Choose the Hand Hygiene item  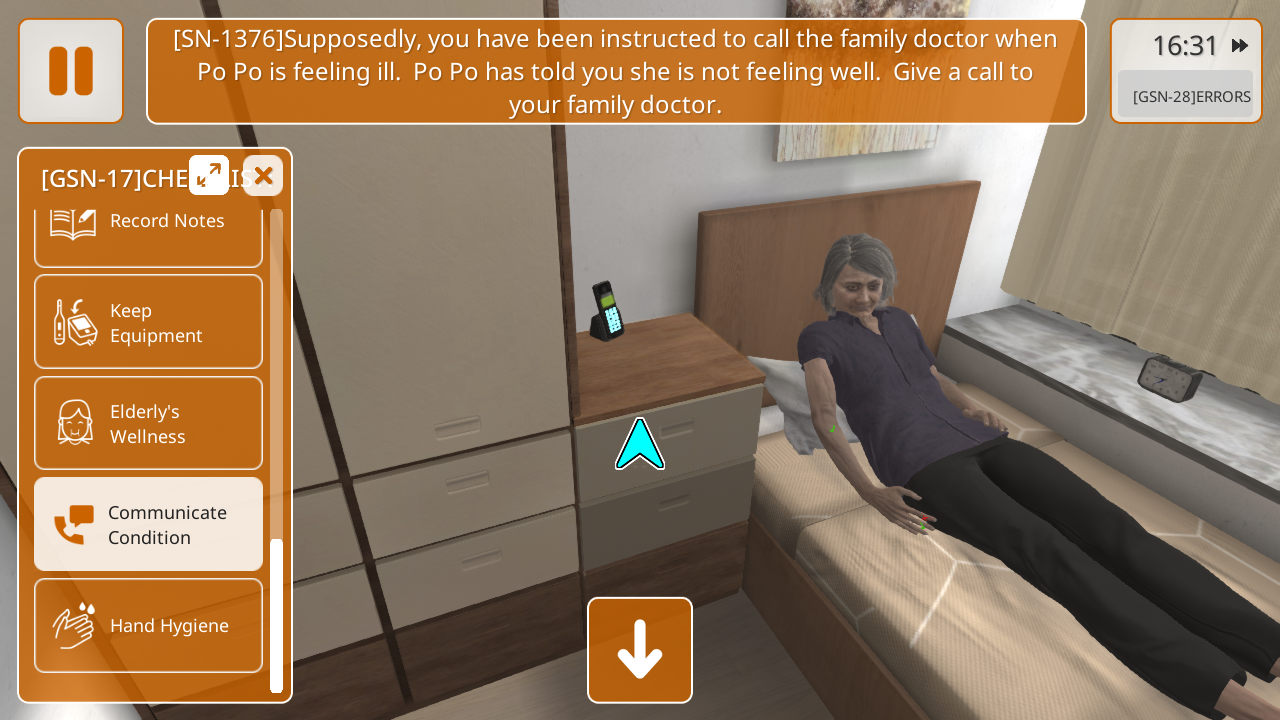tap(148, 625)
